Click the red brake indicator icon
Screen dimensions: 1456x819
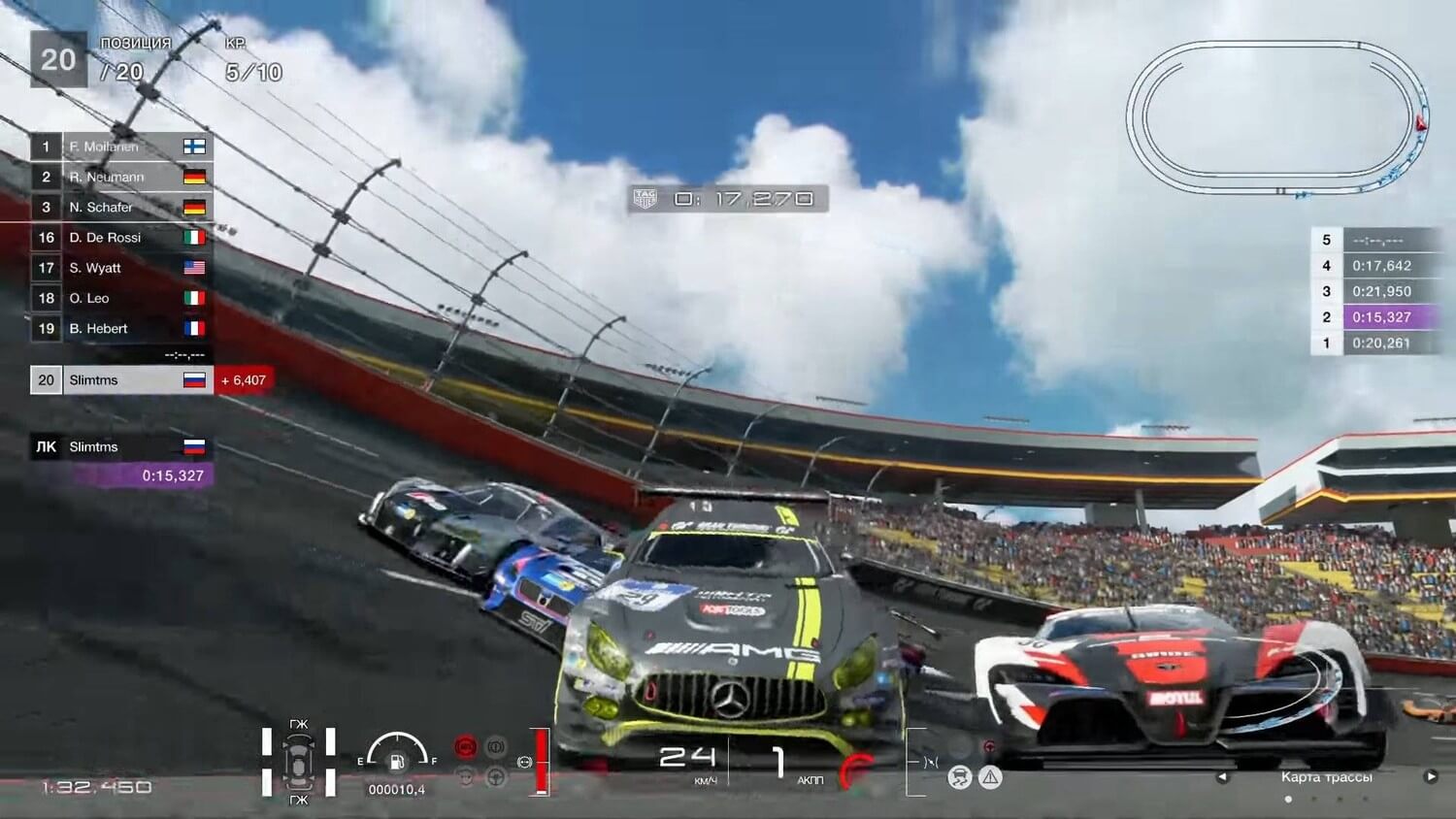point(465,747)
